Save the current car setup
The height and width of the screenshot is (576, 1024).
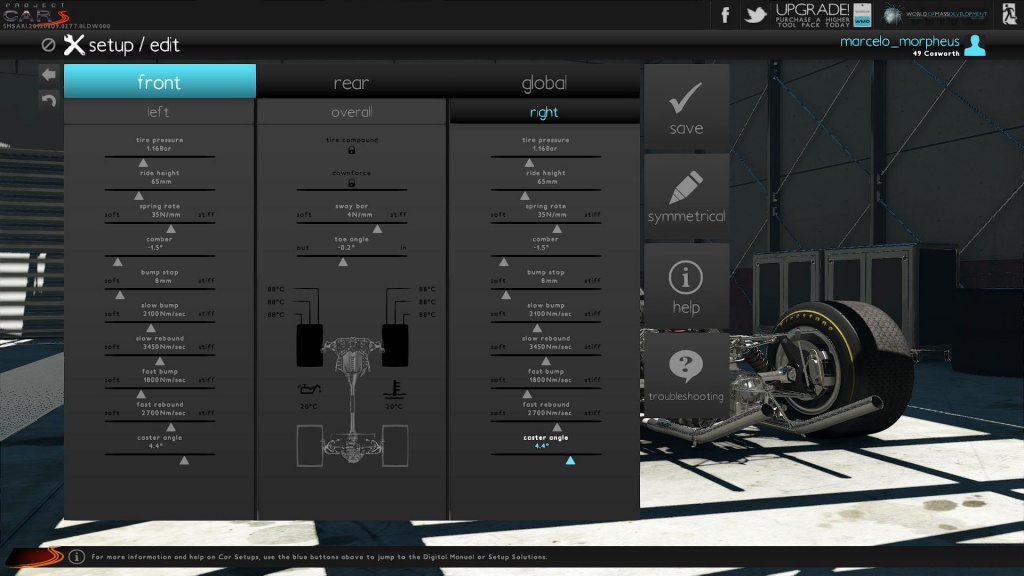tap(686, 108)
